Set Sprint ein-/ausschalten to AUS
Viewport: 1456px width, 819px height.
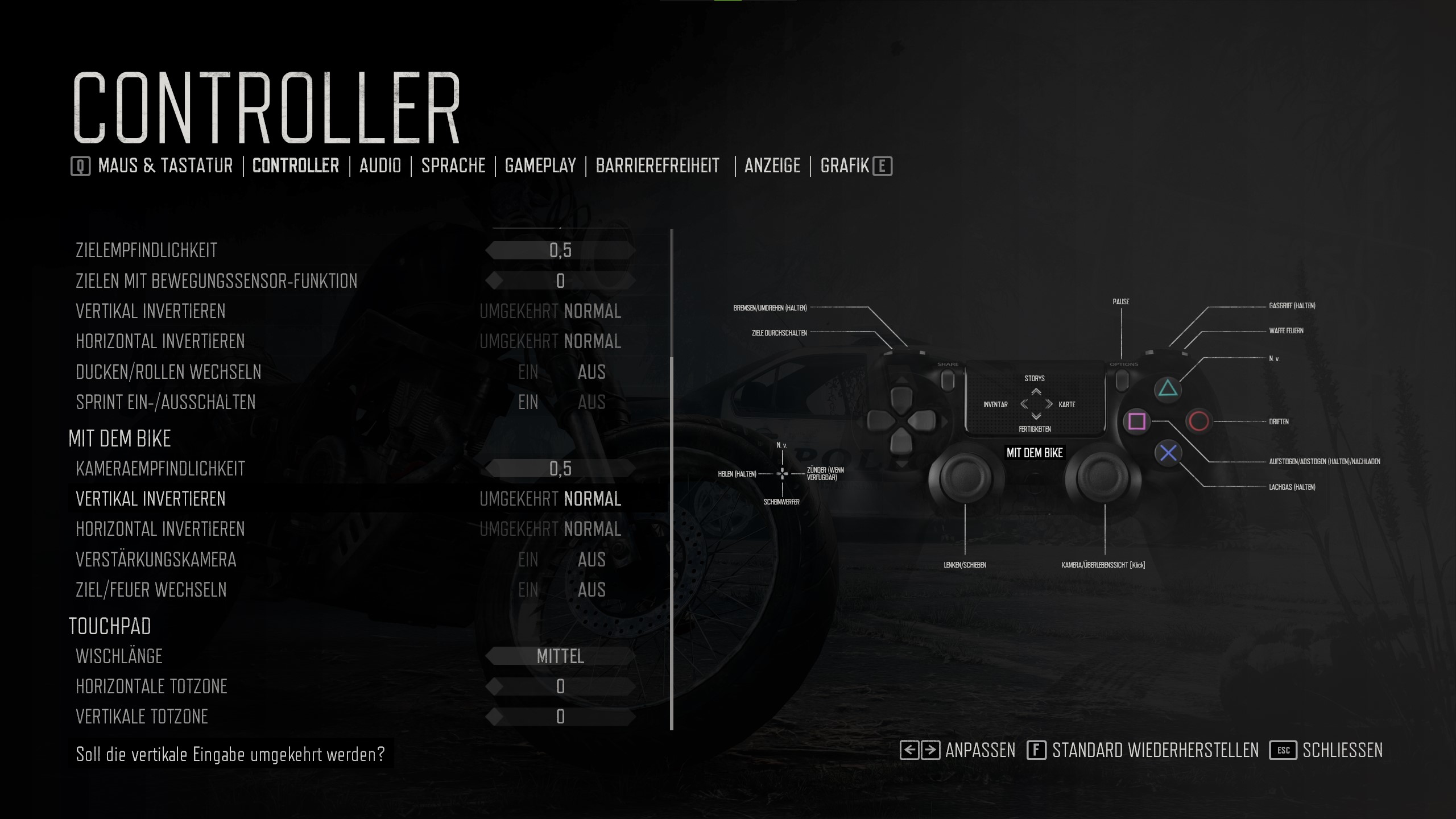(x=591, y=402)
